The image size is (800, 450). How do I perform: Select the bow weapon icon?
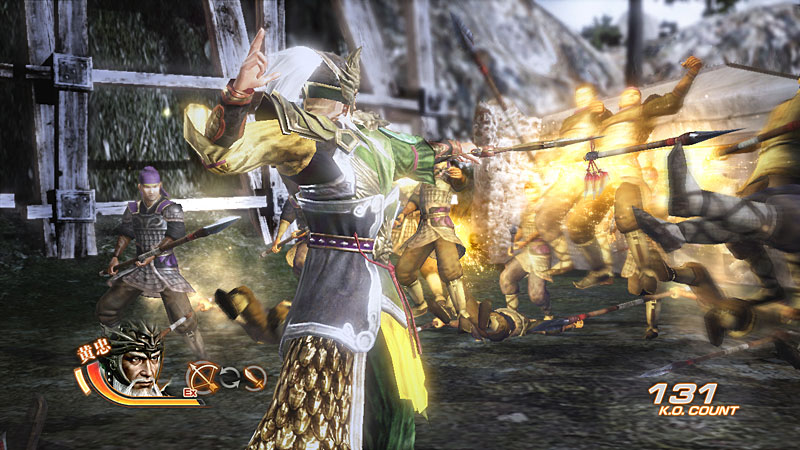coord(203,376)
